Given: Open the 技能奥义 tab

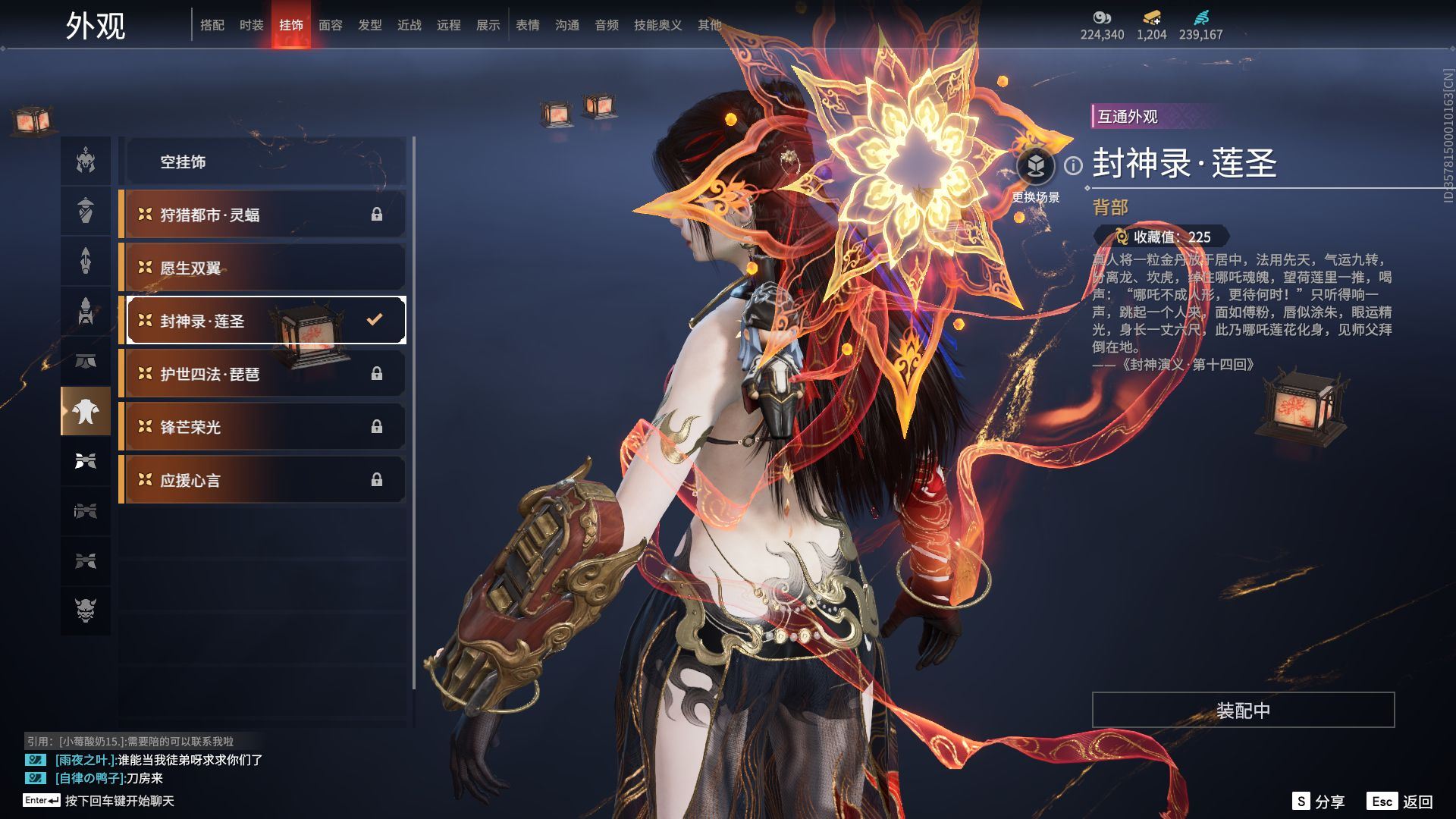Looking at the screenshot, I should pyautogui.click(x=657, y=25).
